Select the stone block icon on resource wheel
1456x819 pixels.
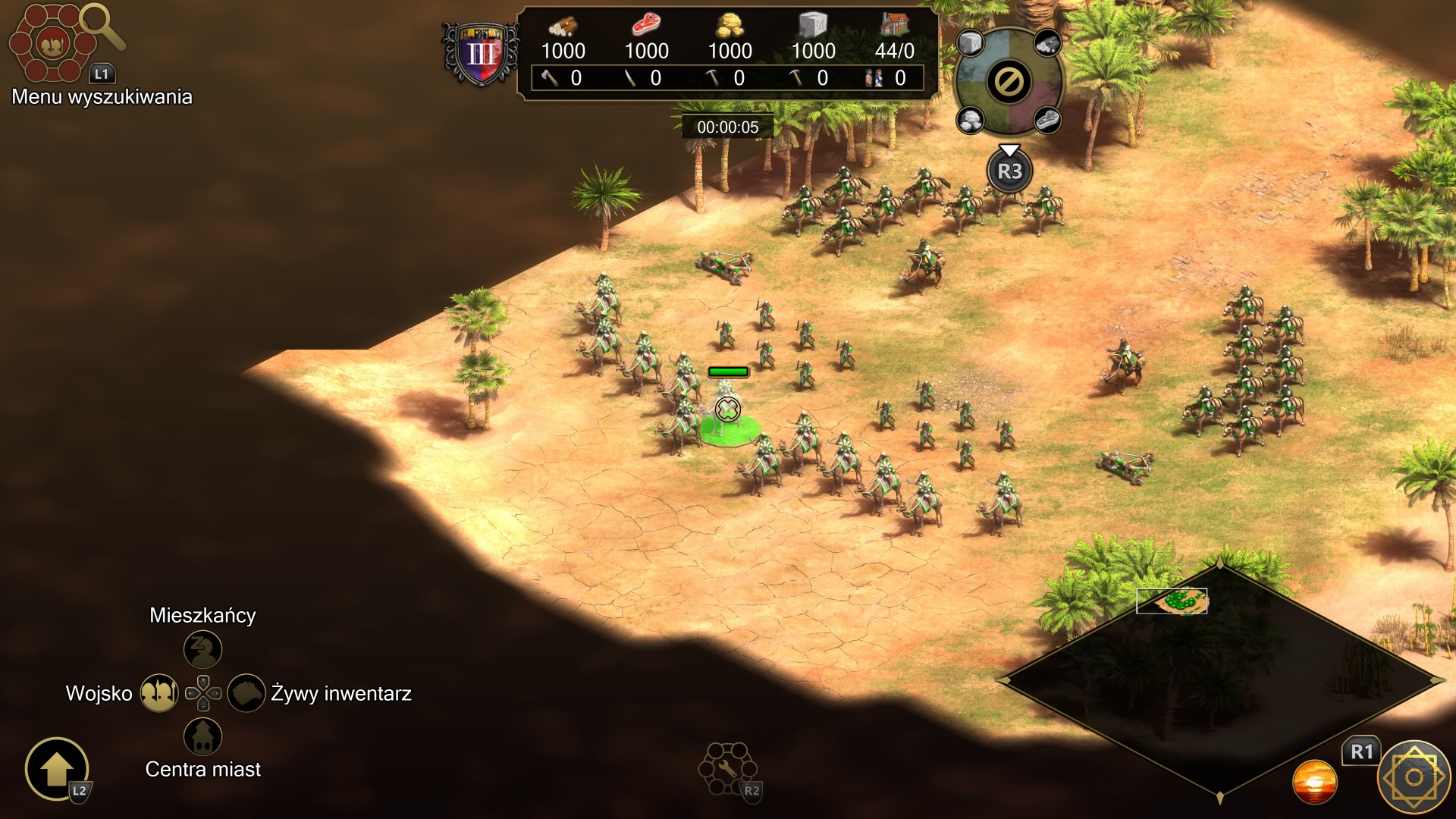(x=970, y=43)
